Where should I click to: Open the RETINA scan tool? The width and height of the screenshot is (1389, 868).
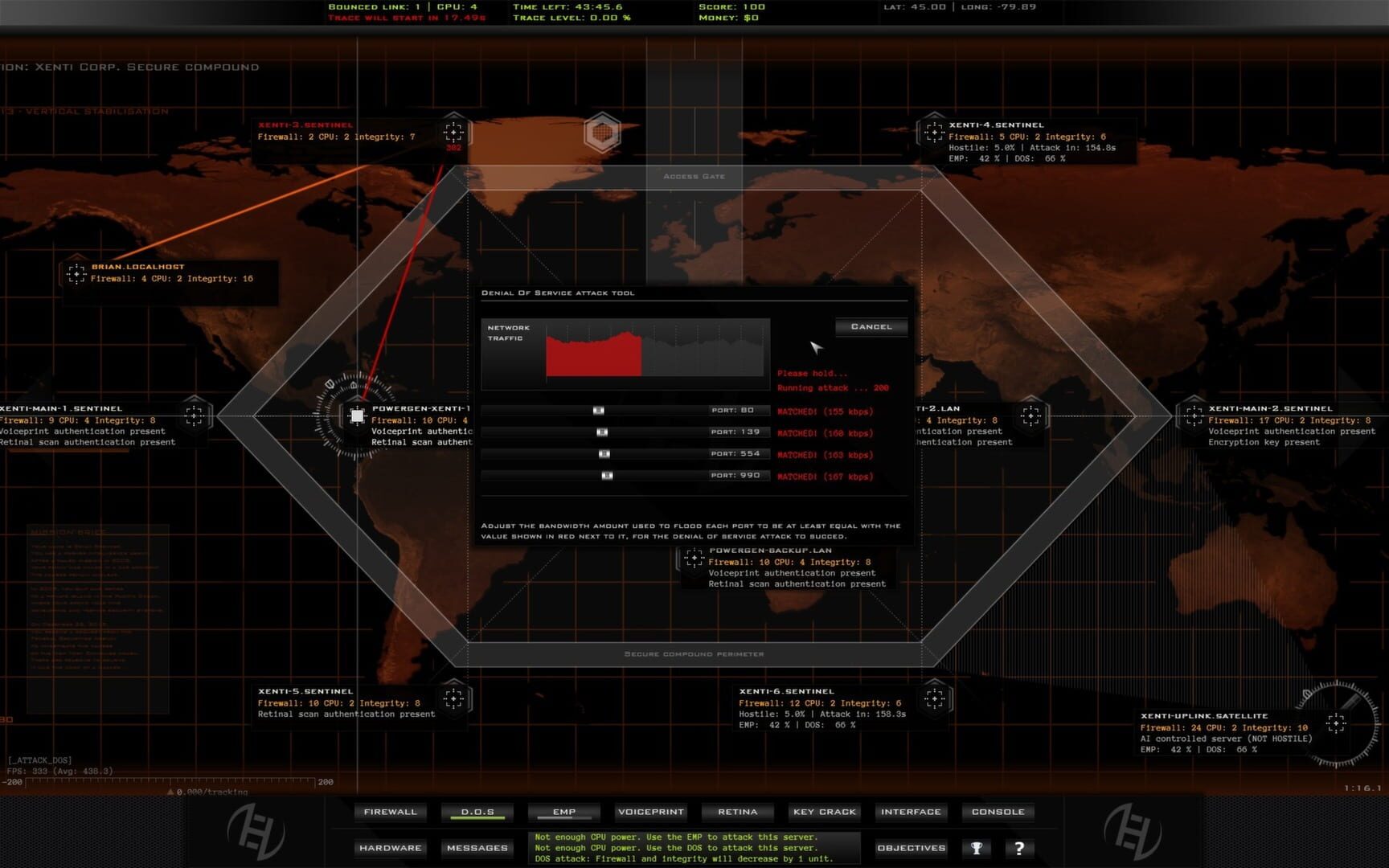[x=736, y=812]
